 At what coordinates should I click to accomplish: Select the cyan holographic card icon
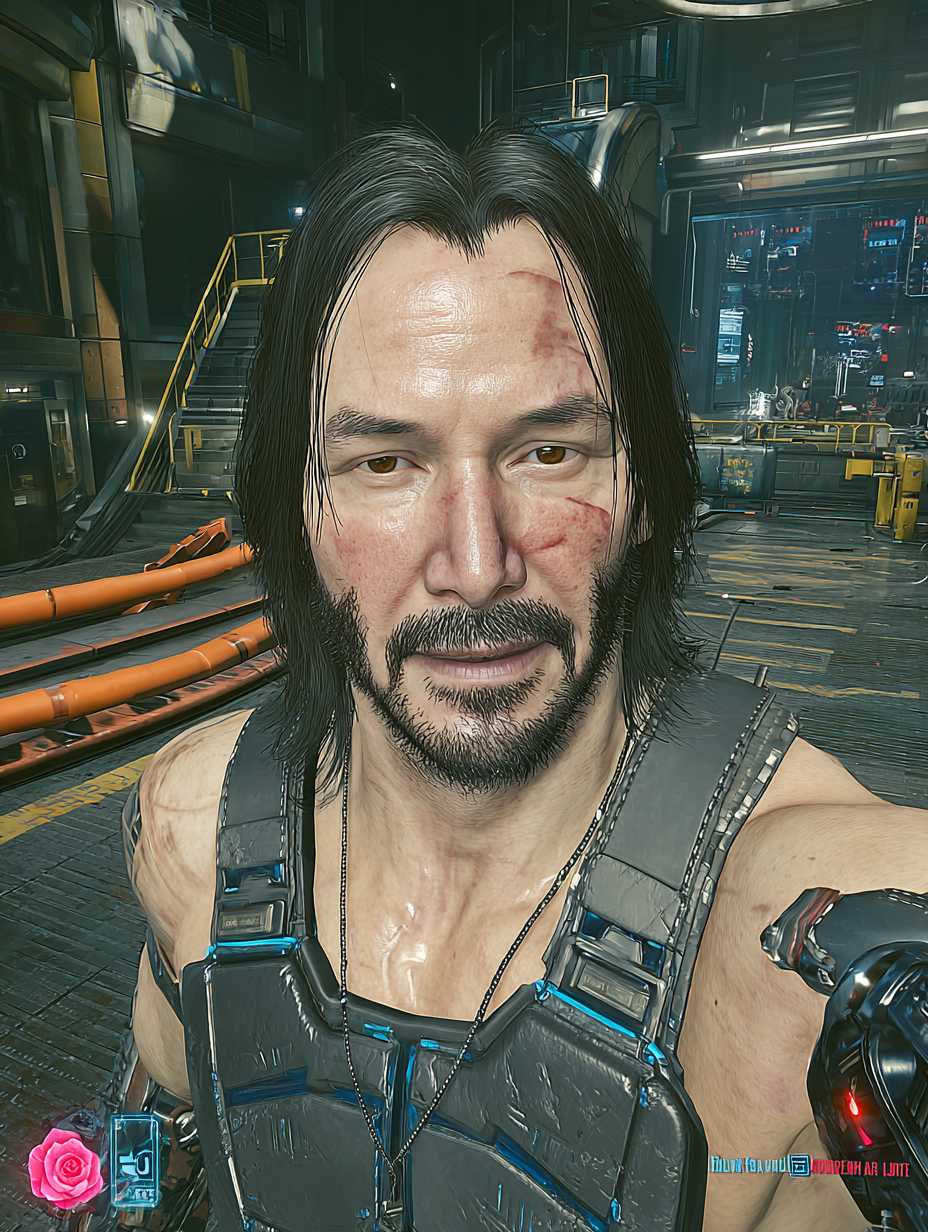(135, 1161)
